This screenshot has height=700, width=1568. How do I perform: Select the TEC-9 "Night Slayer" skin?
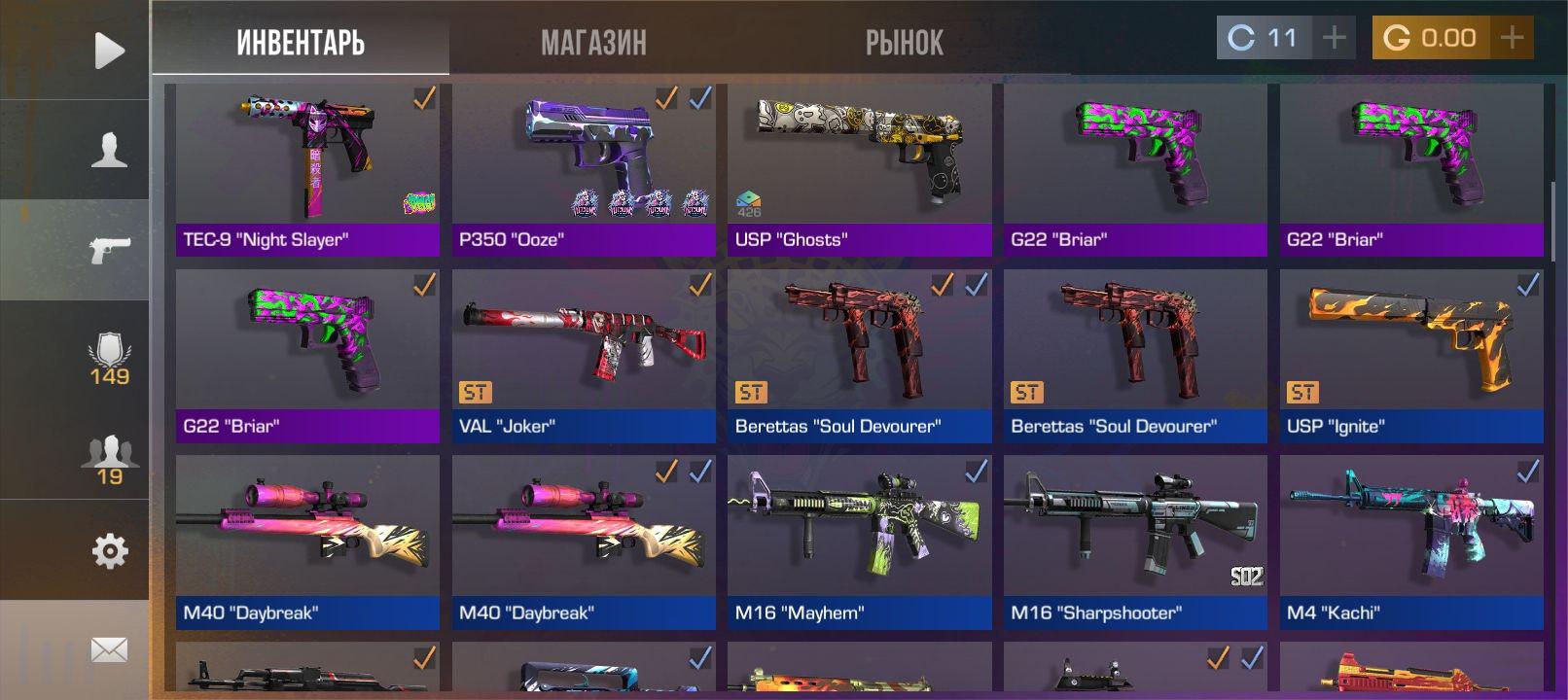(x=307, y=169)
